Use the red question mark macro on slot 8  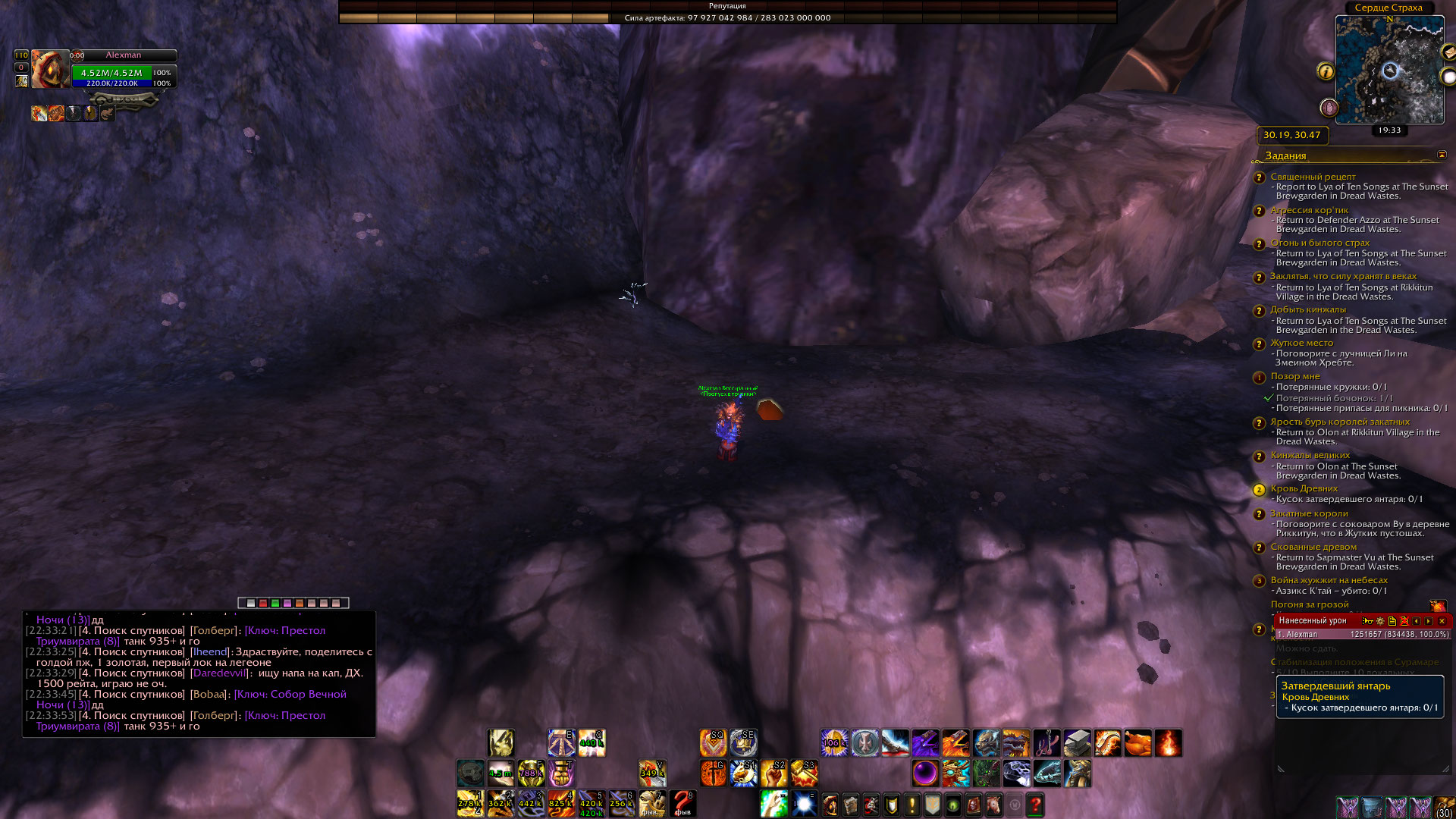pos(682,803)
